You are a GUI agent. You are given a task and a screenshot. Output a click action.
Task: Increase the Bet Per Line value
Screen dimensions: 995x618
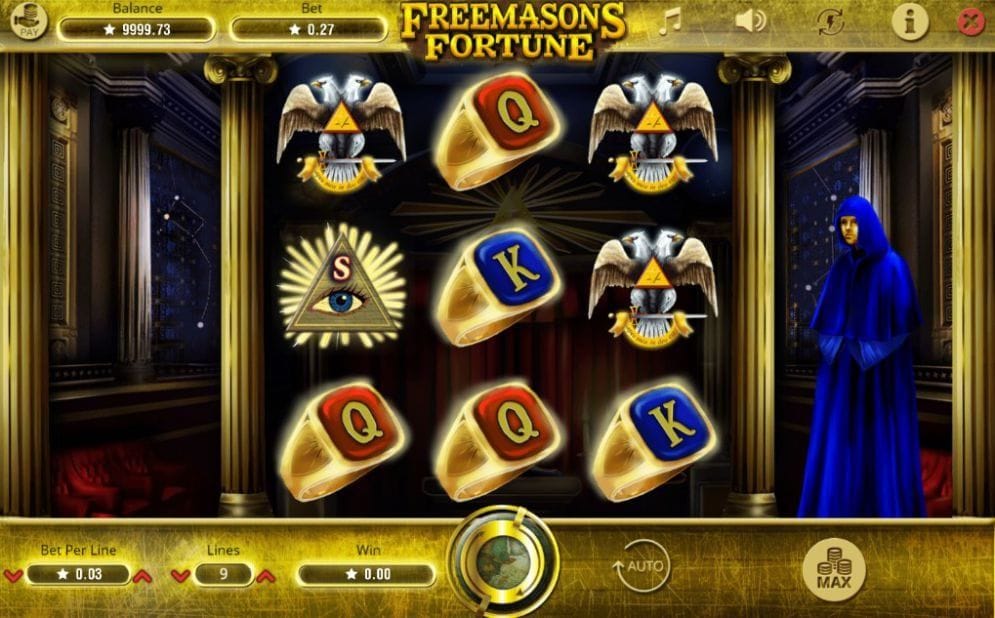142,576
